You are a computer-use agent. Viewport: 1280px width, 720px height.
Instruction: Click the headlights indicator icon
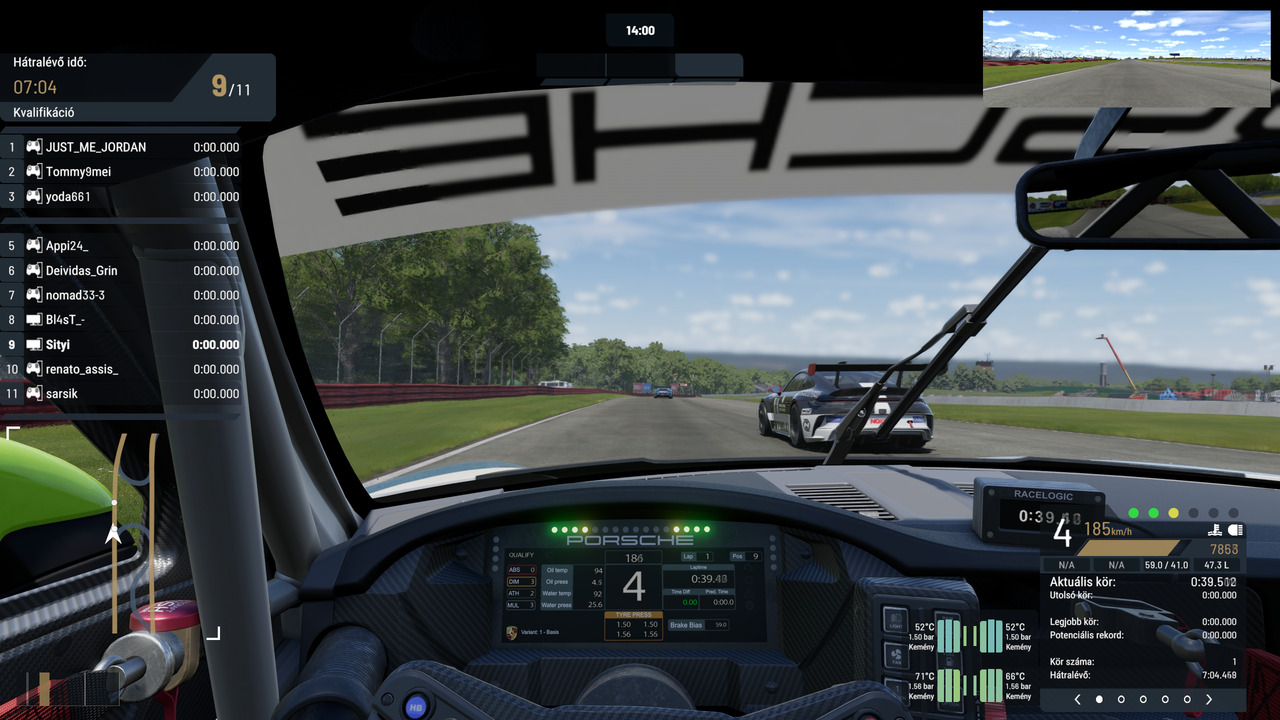tap(1235, 530)
